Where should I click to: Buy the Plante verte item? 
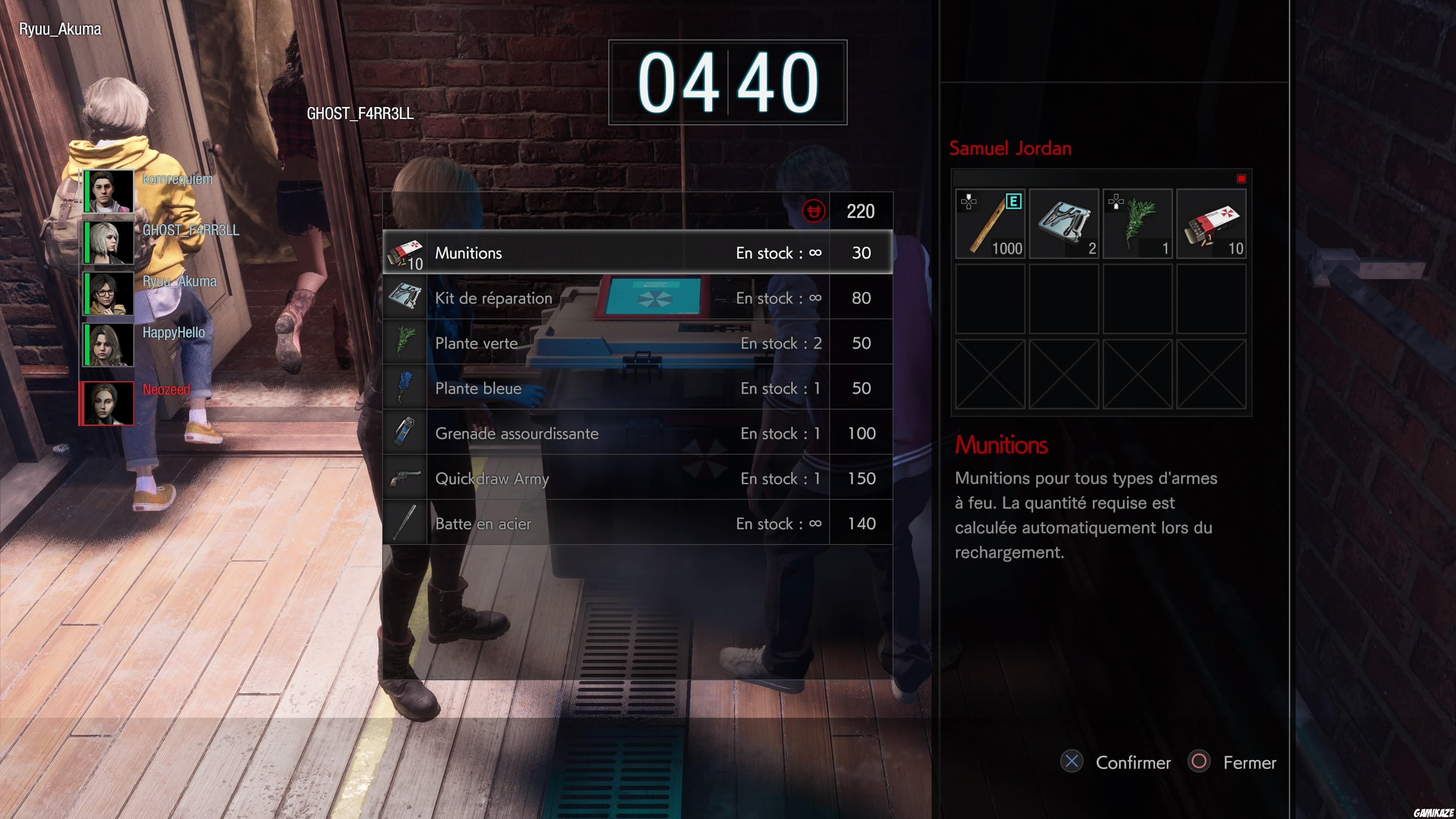tap(637, 343)
